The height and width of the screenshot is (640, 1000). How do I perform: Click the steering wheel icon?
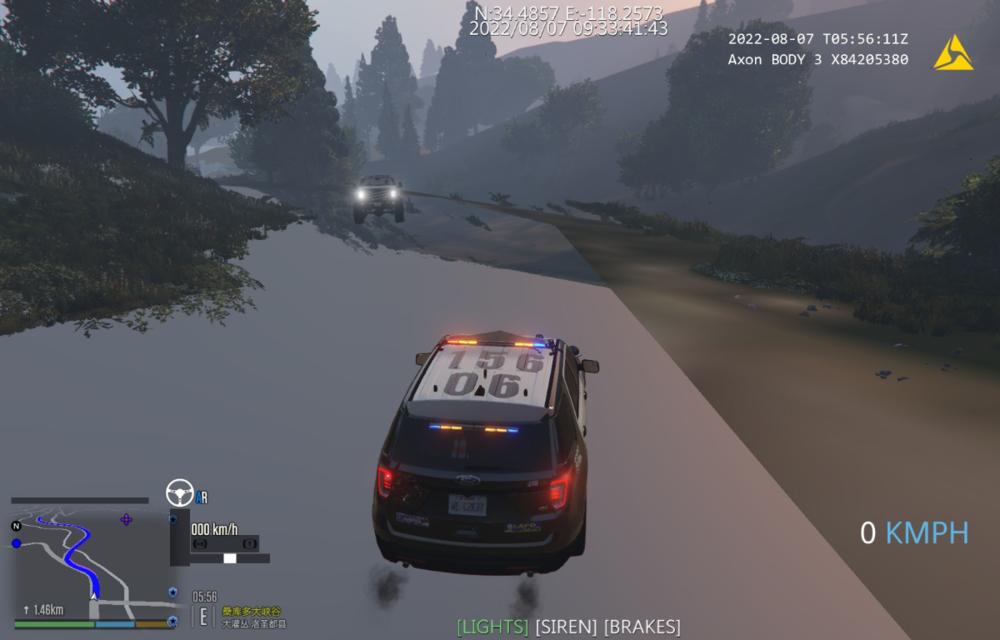[x=180, y=492]
